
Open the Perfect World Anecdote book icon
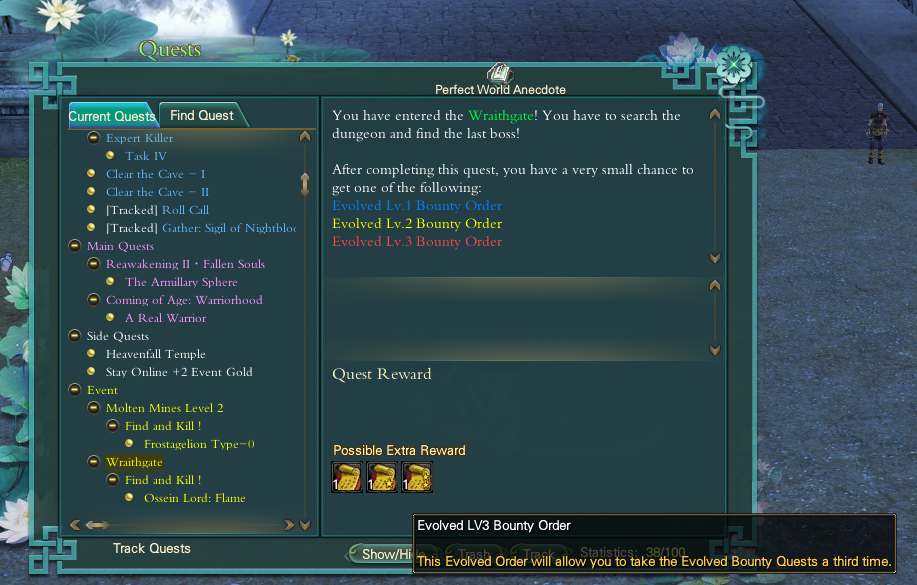[499, 74]
